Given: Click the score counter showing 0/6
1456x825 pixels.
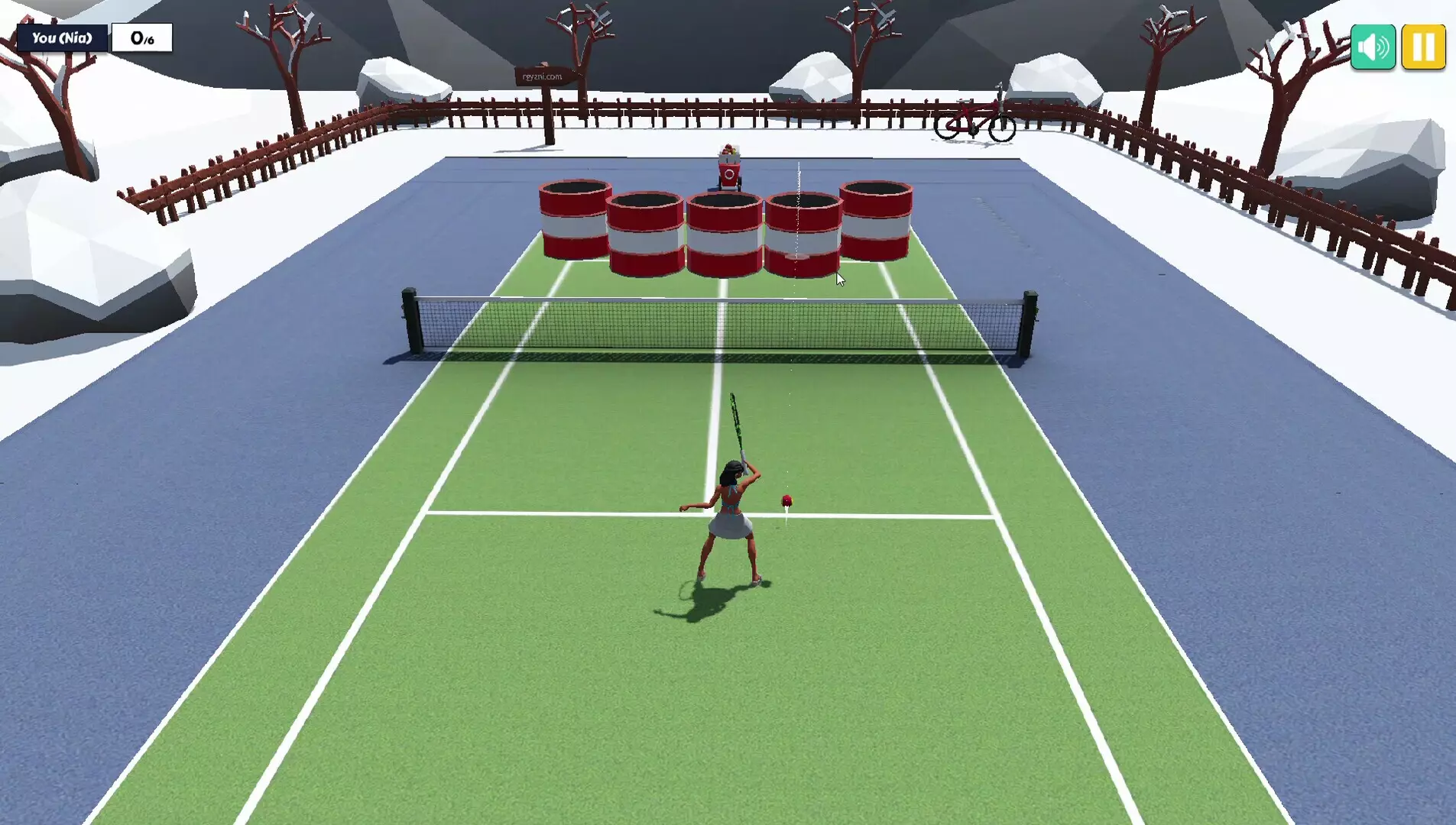Looking at the screenshot, I should pos(141,36).
